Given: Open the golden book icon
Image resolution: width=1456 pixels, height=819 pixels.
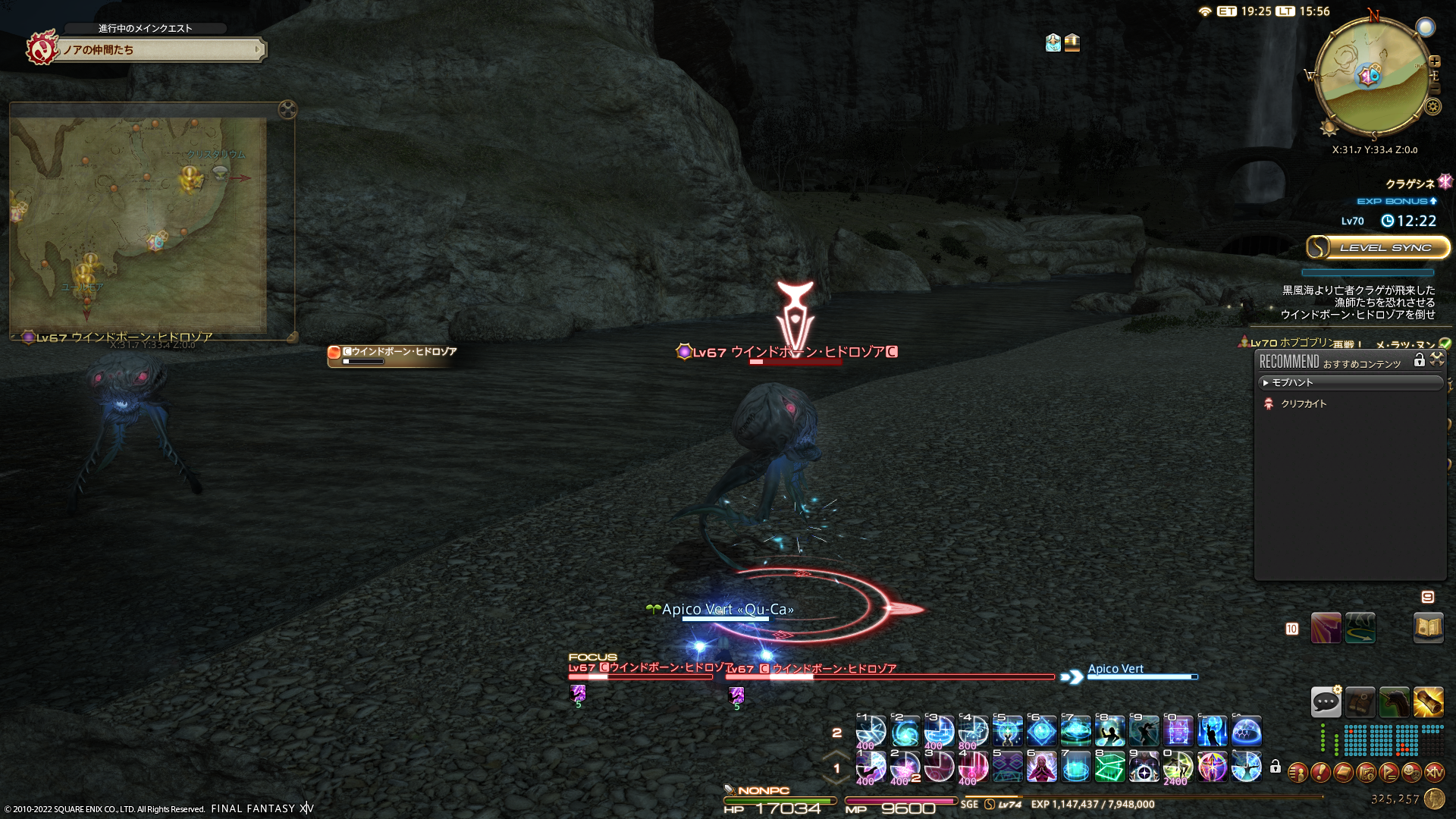Looking at the screenshot, I should pyautogui.click(x=1428, y=628).
